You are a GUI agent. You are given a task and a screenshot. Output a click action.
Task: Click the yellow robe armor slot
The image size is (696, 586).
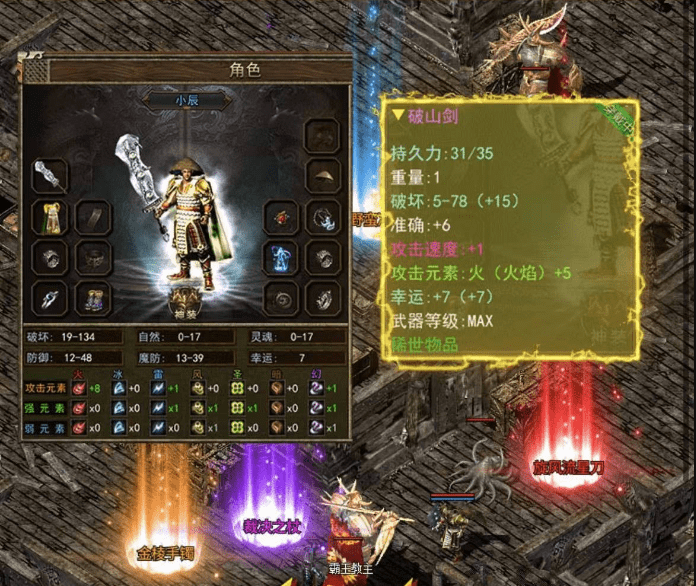pyautogui.click(x=49, y=217)
